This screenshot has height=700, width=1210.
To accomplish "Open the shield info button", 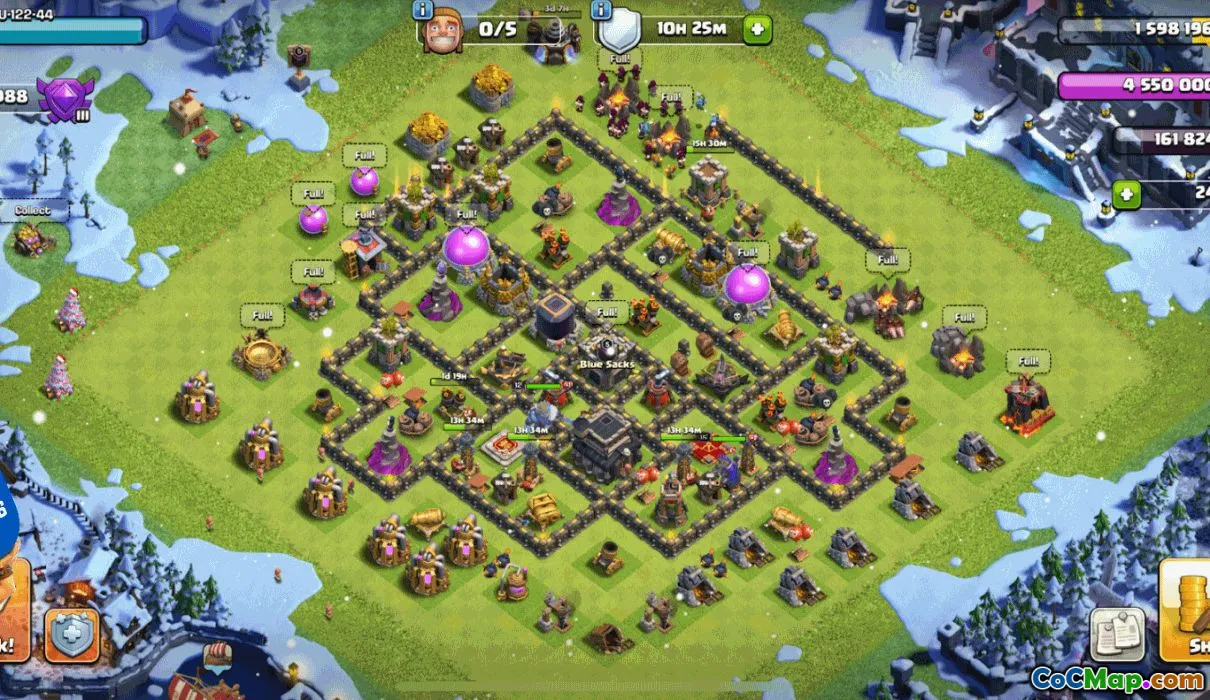I will tap(601, 12).
